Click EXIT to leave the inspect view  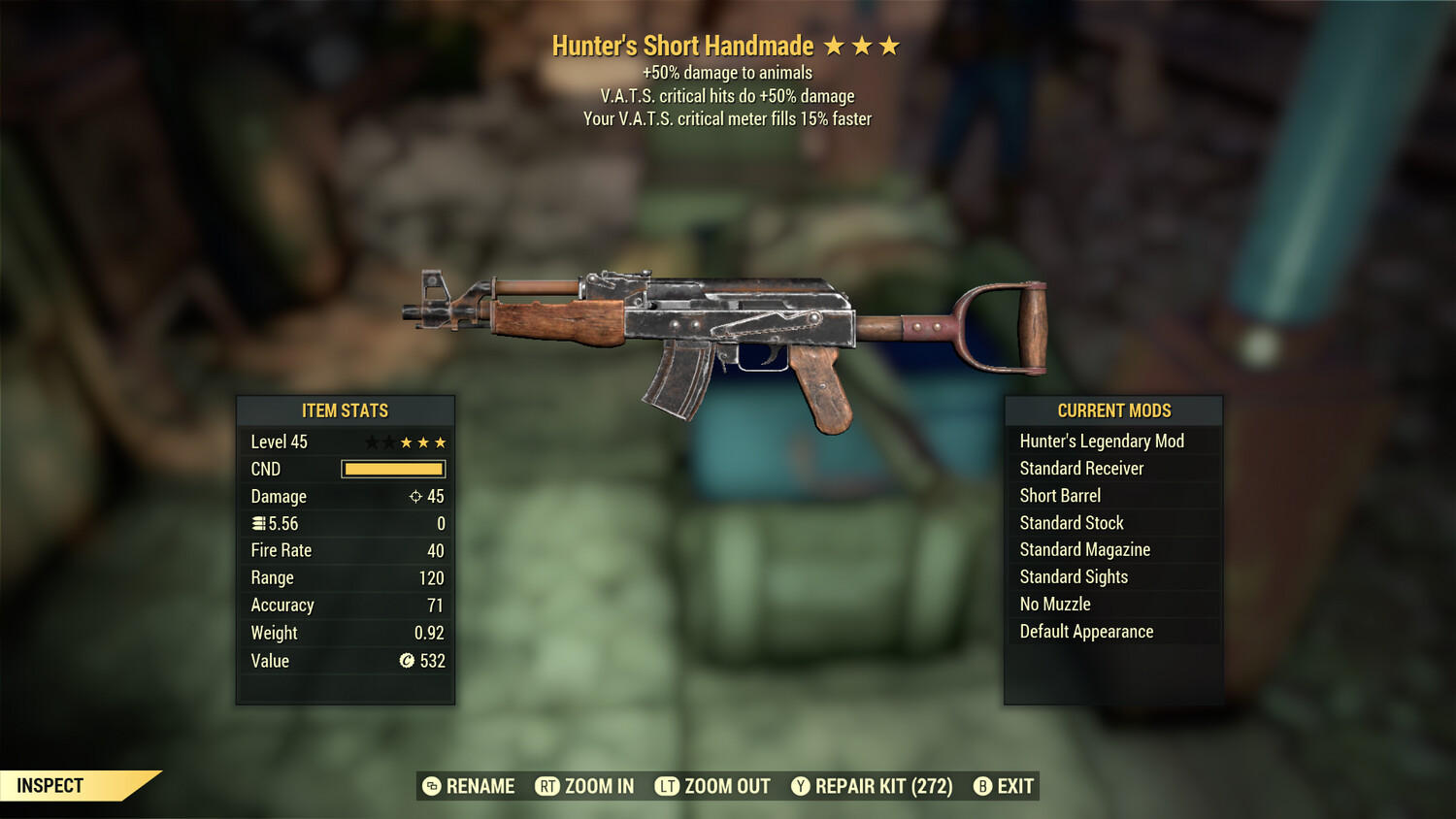[1013, 787]
